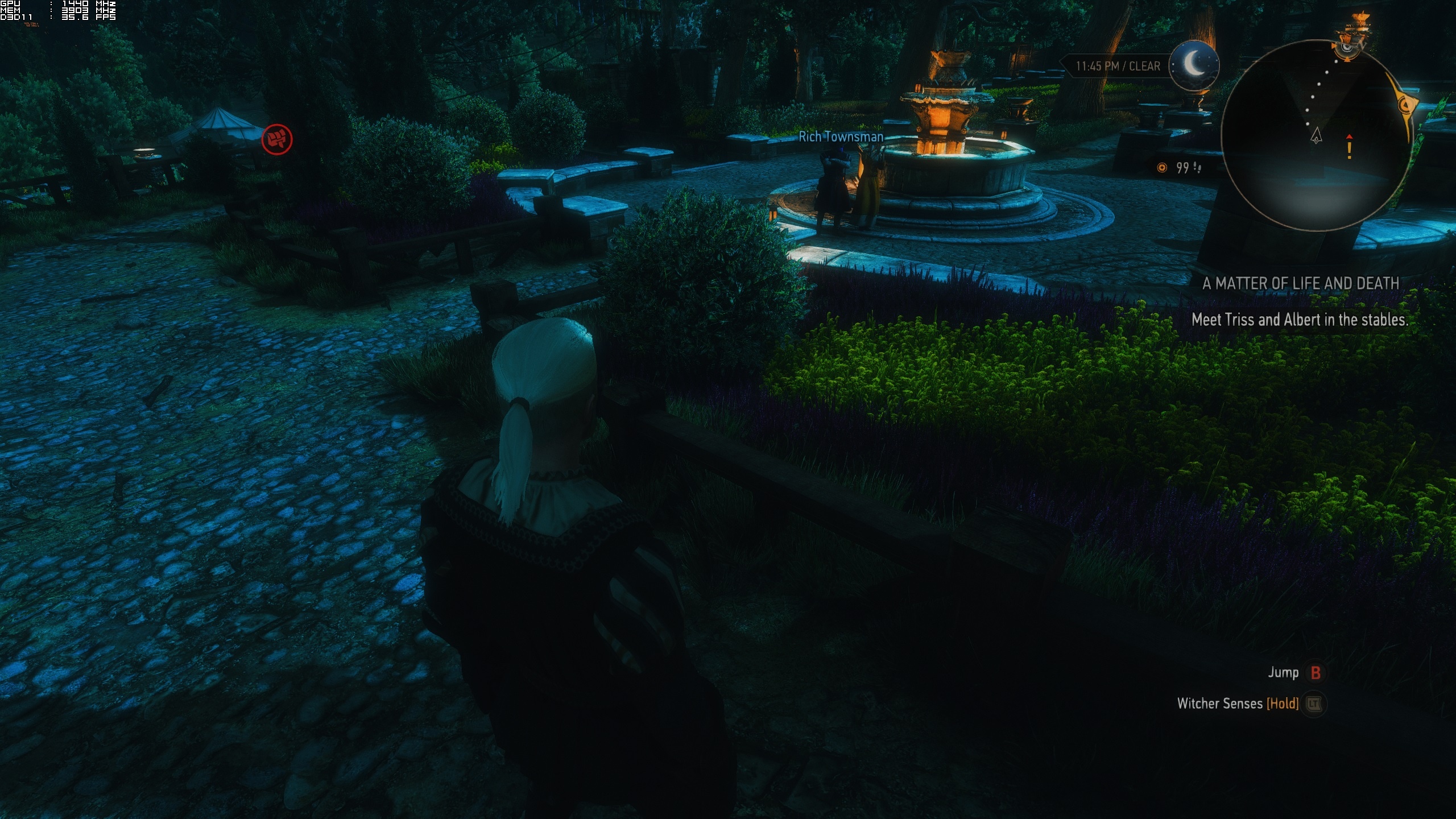Click the moon weather icon
This screenshot has width=1456, height=819.
[1194, 65]
